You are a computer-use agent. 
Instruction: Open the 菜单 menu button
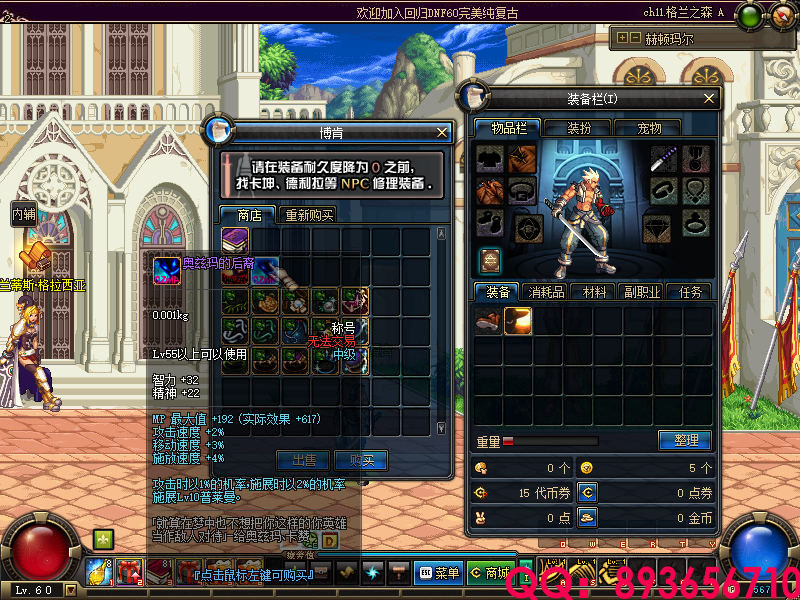439,572
